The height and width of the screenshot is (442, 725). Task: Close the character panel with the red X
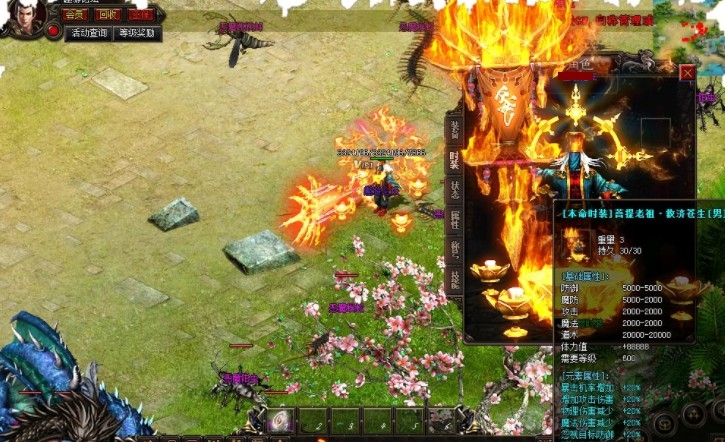(687, 73)
